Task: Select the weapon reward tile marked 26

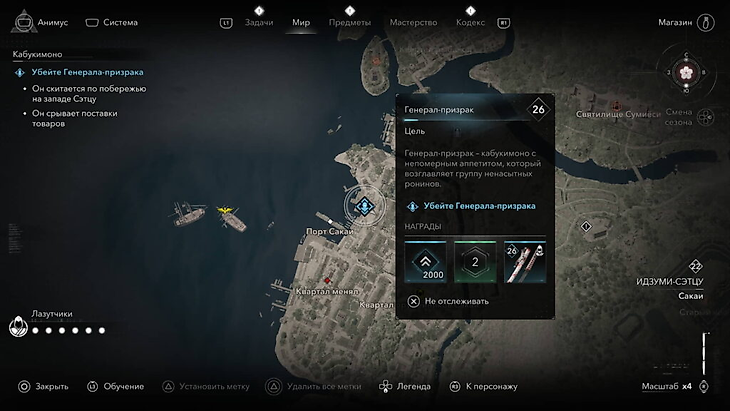Action: (525, 262)
